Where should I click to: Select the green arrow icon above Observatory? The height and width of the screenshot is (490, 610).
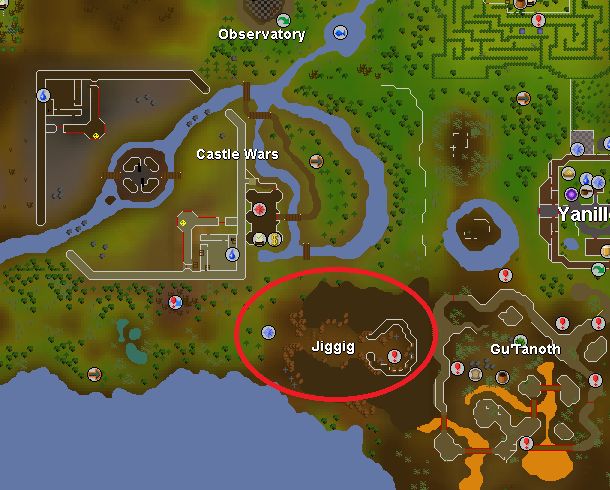(x=284, y=20)
